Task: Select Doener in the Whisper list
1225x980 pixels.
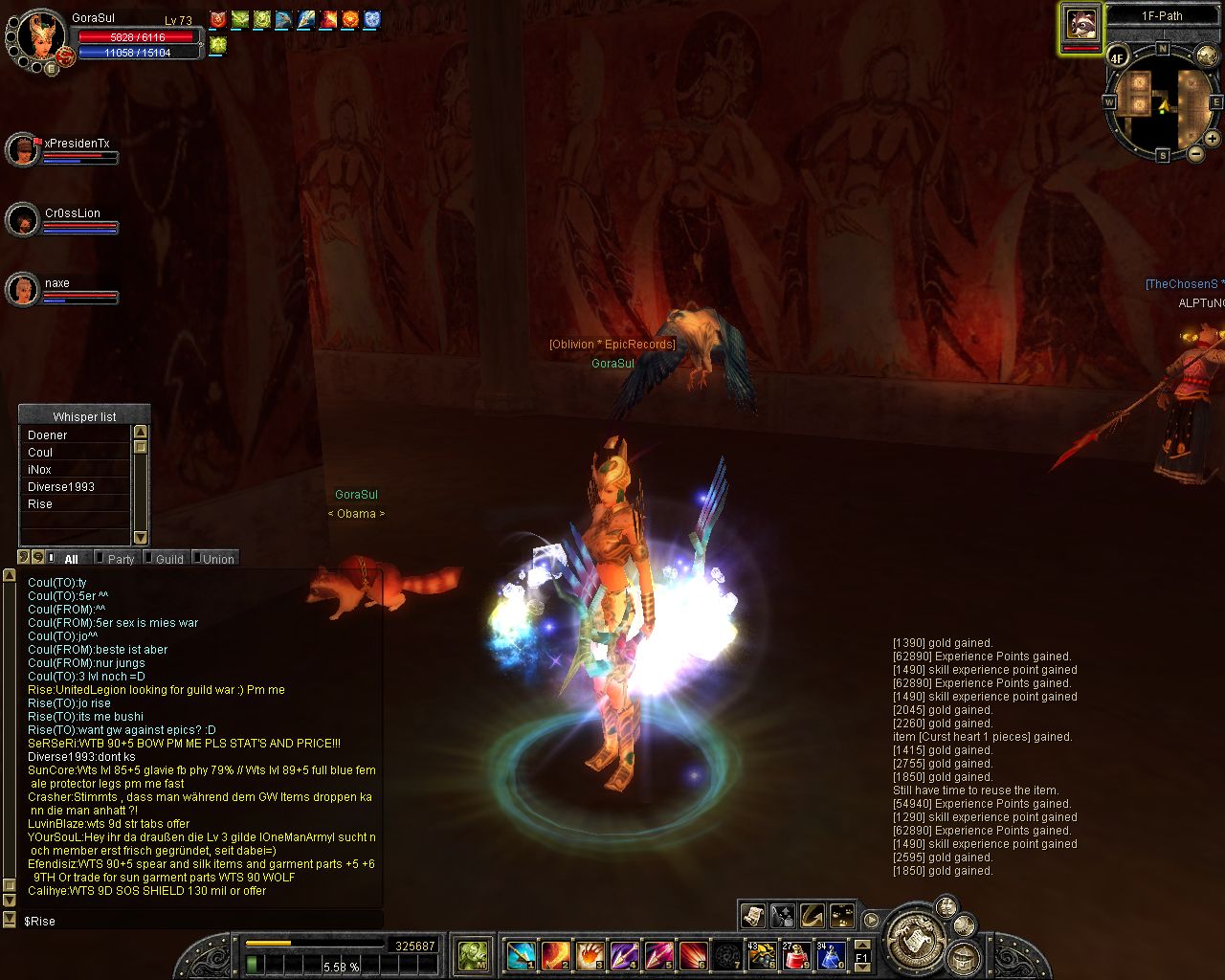Action: (48, 435)
